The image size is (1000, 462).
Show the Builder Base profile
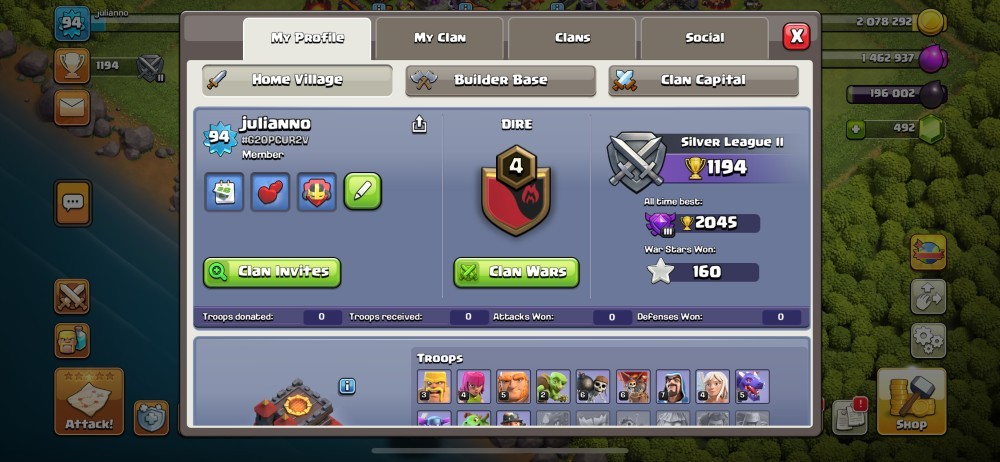point(500,80)
